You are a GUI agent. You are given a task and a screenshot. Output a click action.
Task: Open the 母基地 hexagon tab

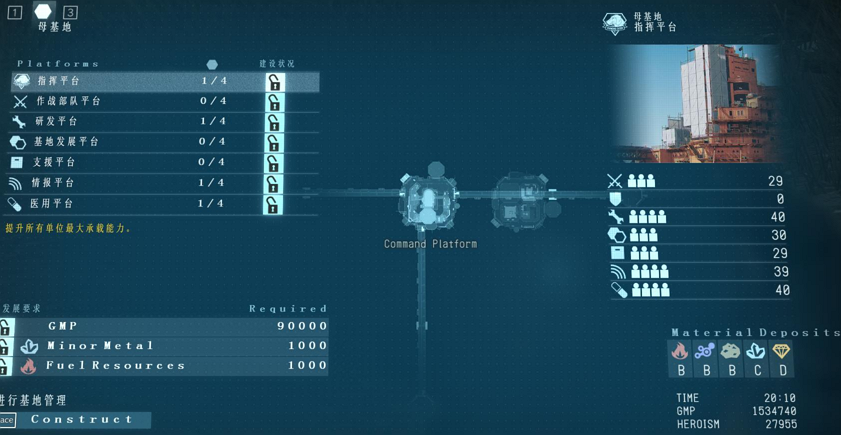pyautogui.click(x=43, y=11)
